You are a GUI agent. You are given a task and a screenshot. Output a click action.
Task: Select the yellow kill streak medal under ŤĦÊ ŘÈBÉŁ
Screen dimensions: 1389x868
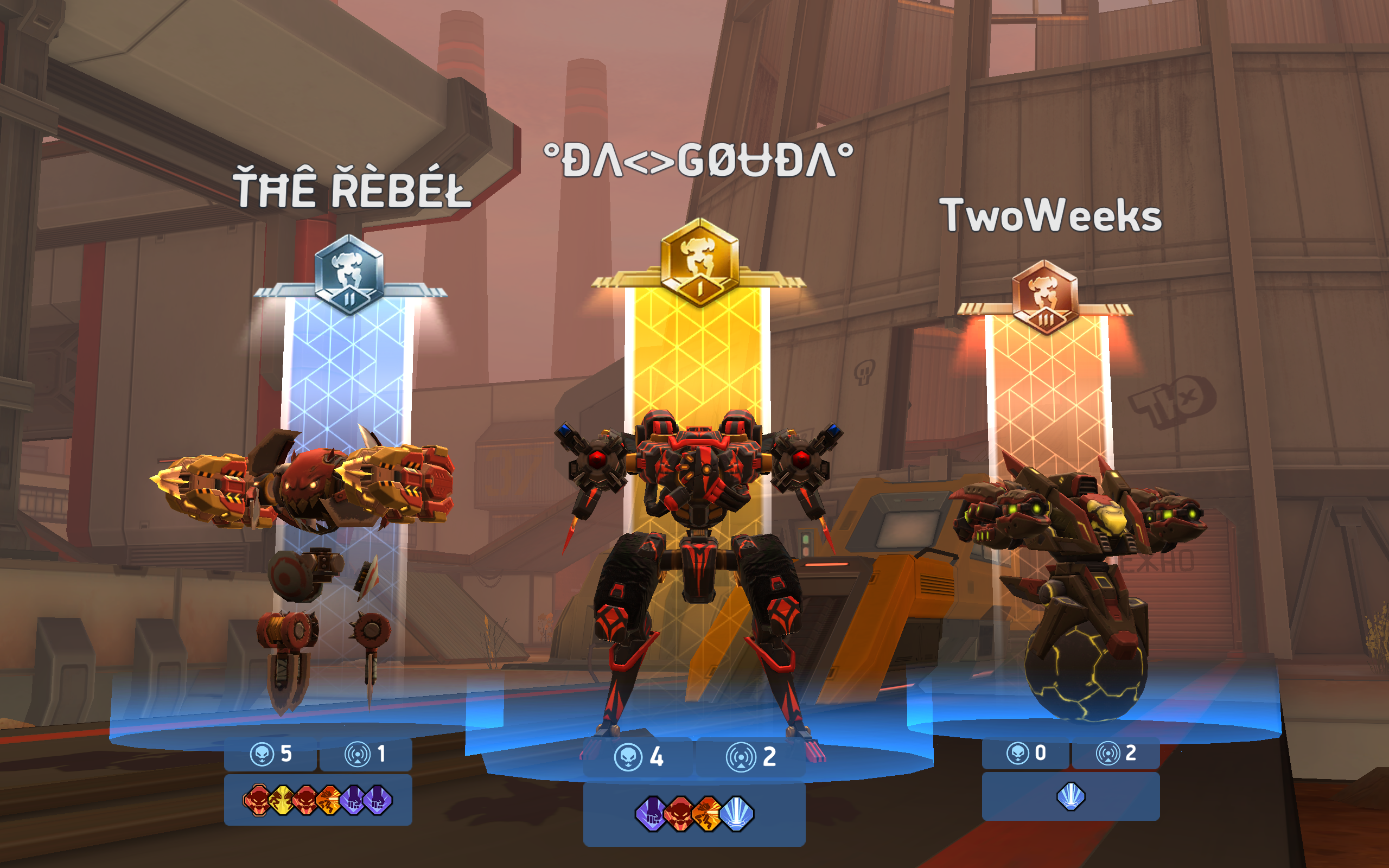(282, 802)
